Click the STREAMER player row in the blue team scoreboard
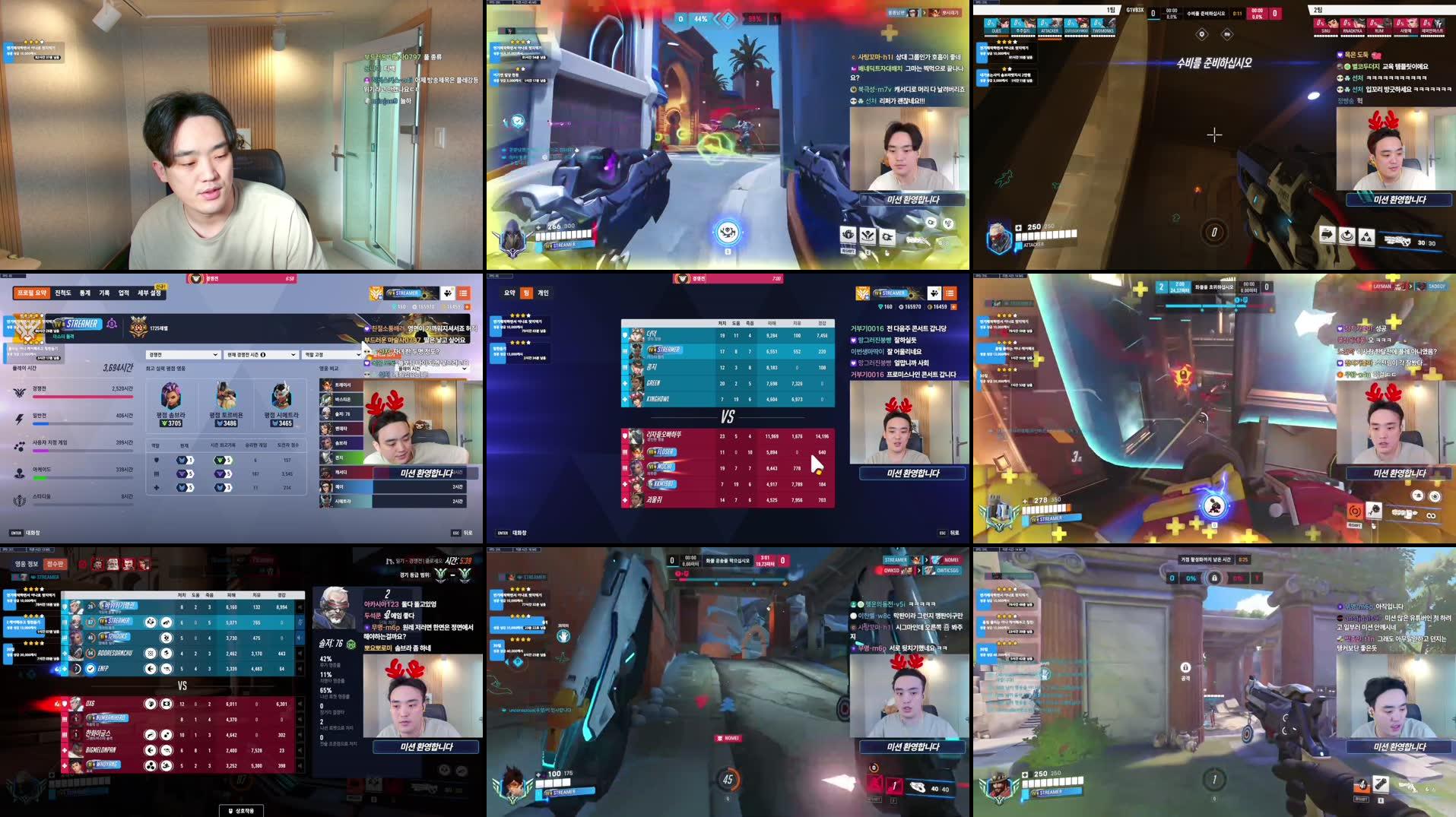Screen dimensions: 1456x817 (x=665, y=350)
